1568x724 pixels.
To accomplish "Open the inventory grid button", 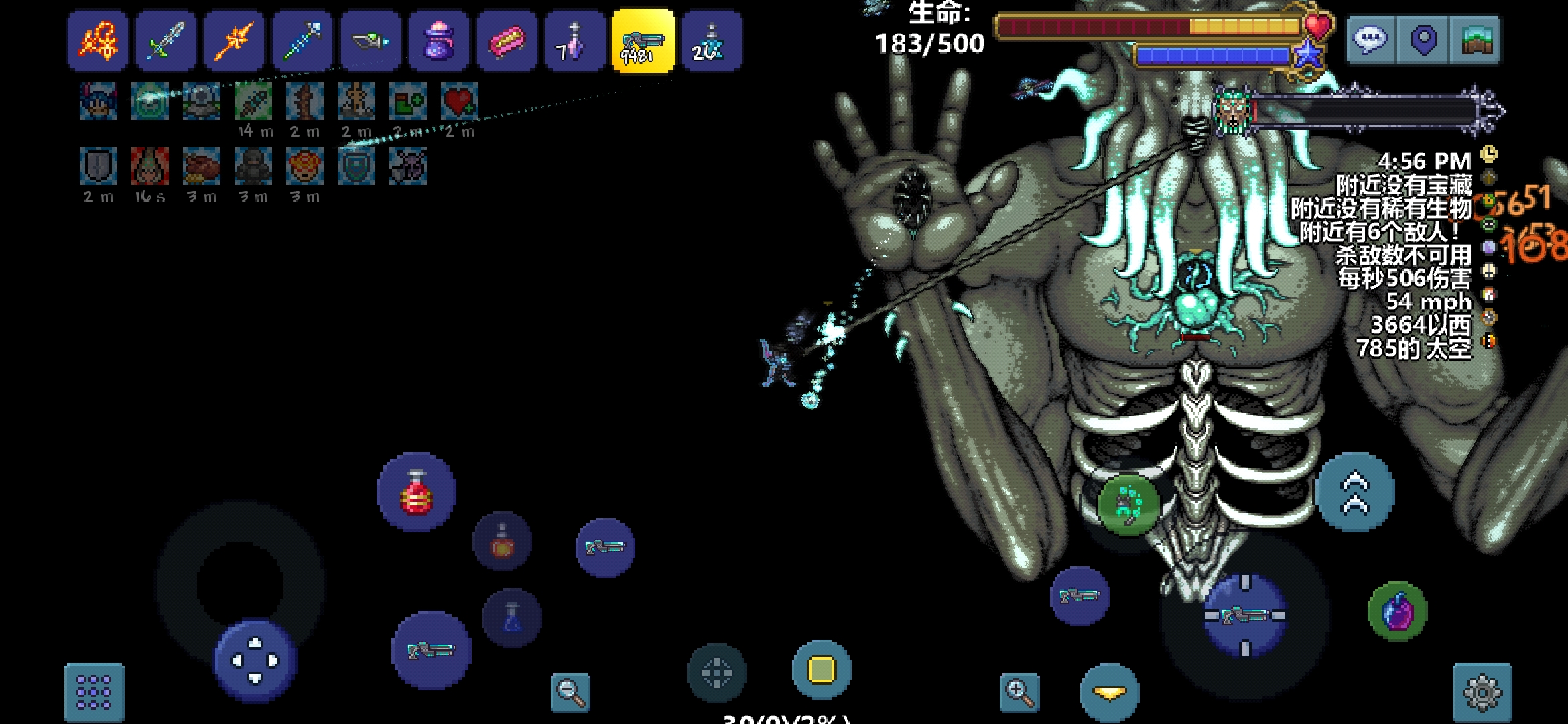I will coord(94,692).
